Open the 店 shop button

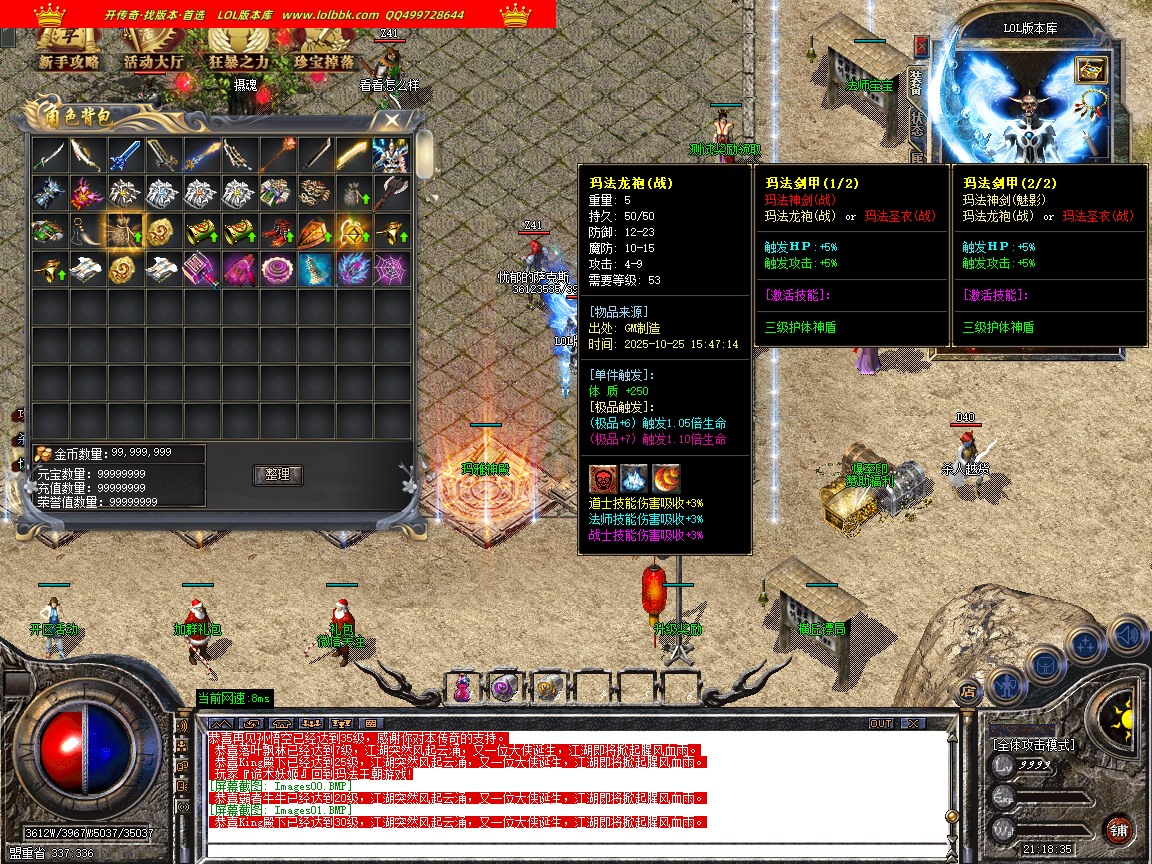pyautogui.click(x=967, y=689)
